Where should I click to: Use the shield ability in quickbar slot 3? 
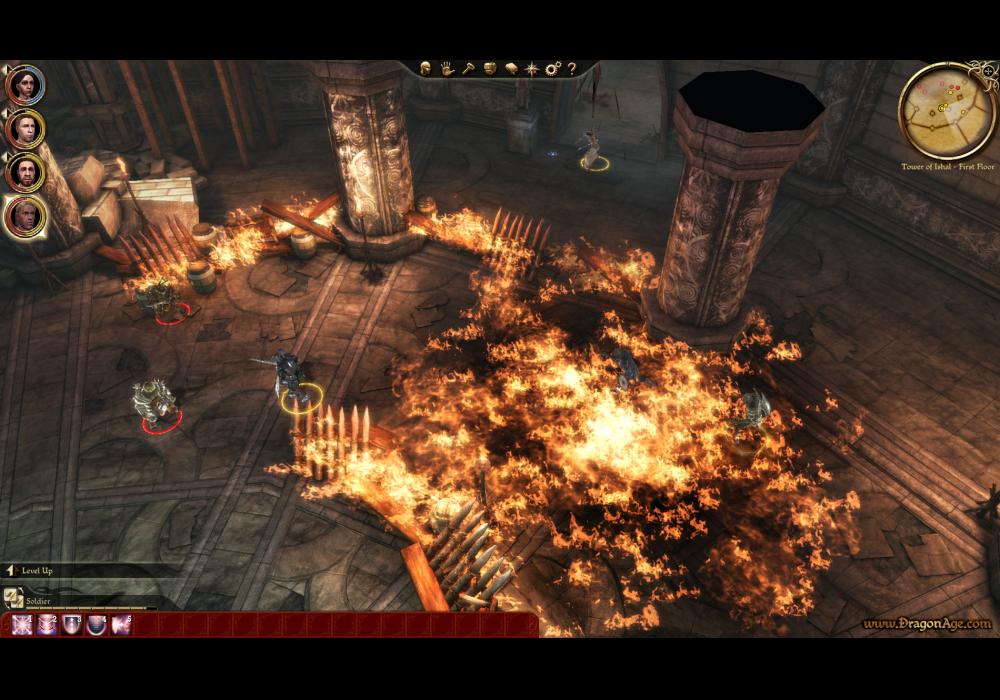pos(72,625)
